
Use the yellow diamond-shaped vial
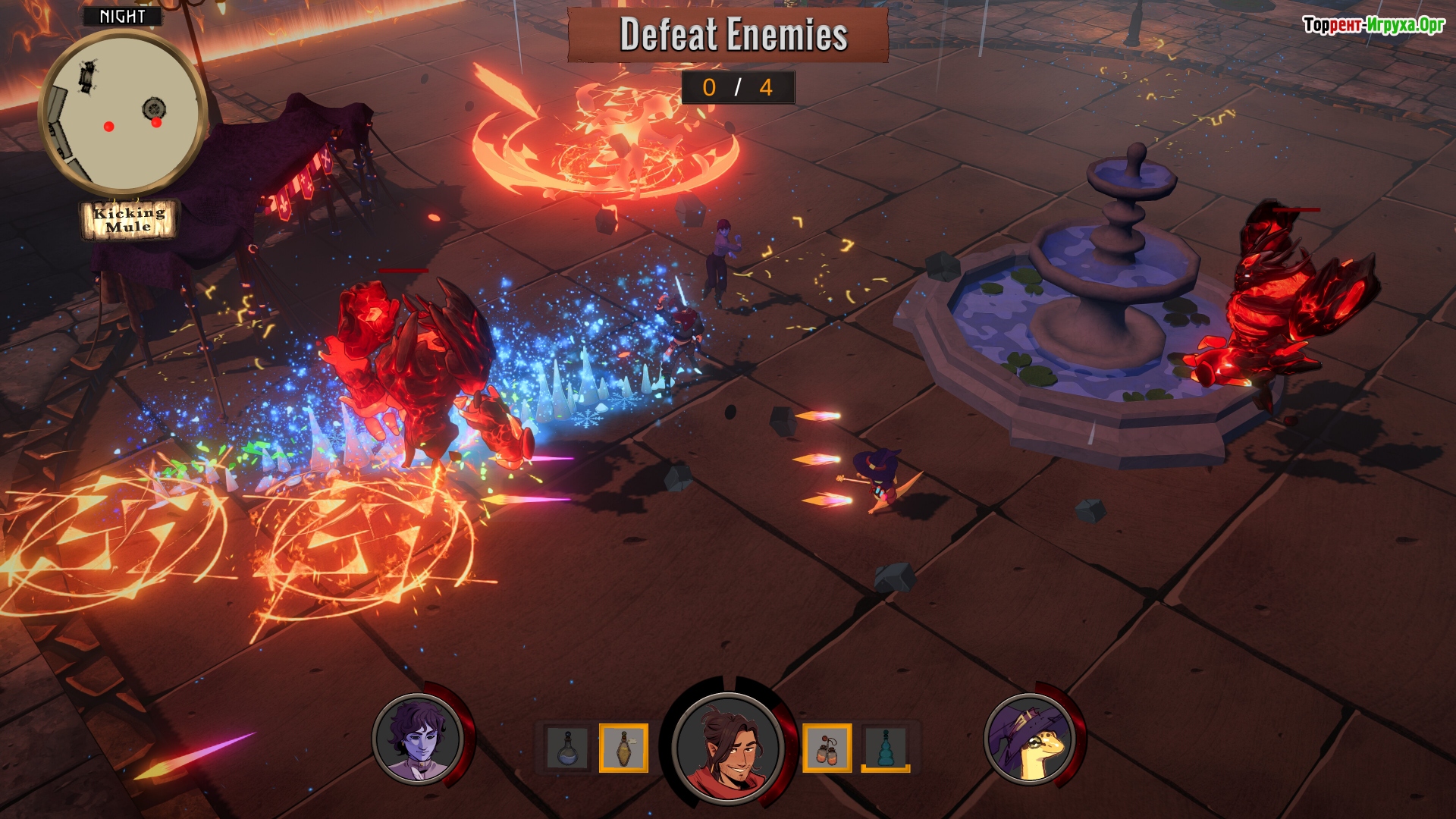pyautogui.click(x=623, y=748)
